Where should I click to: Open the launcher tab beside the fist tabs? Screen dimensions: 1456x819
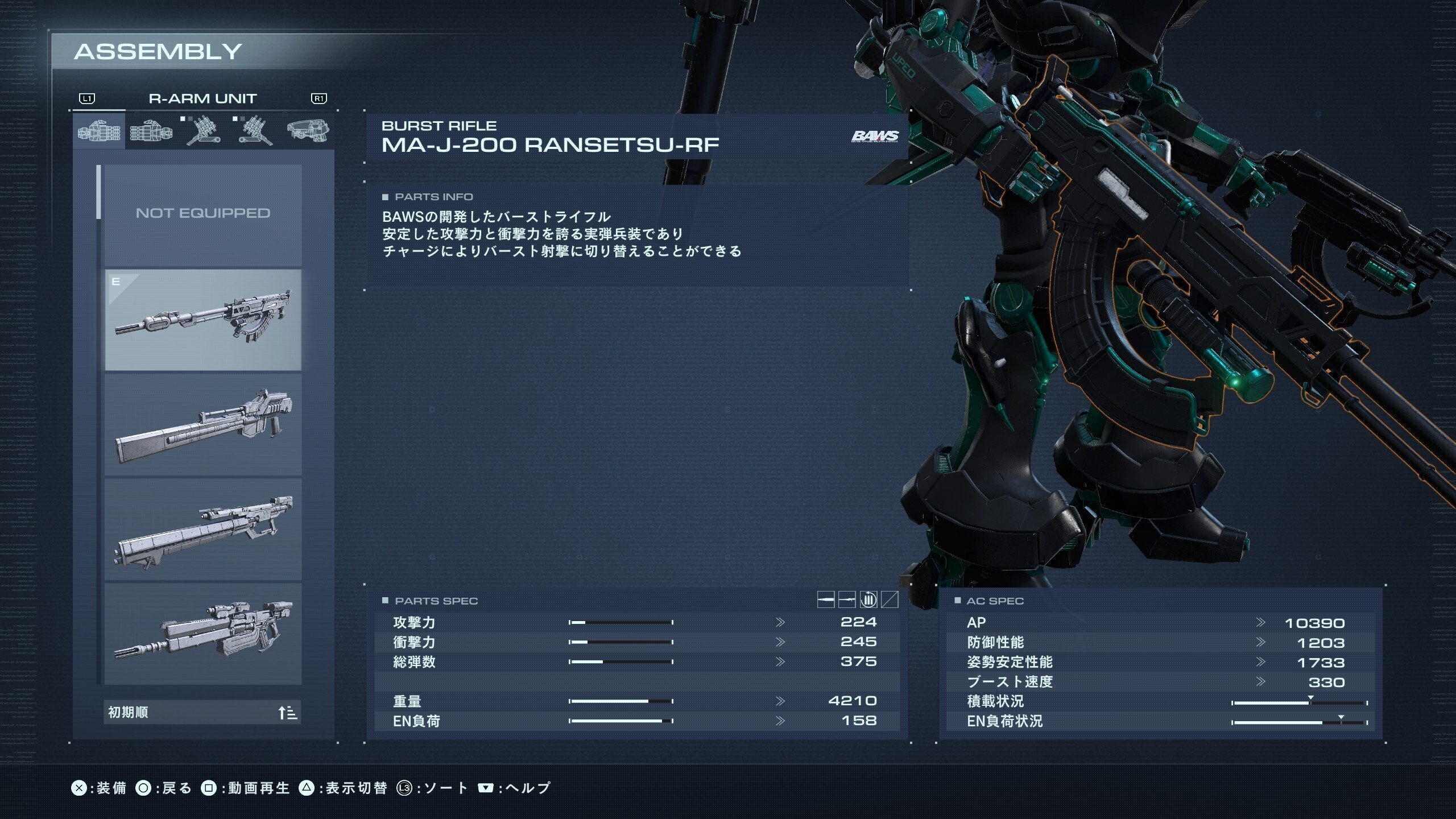202,131
